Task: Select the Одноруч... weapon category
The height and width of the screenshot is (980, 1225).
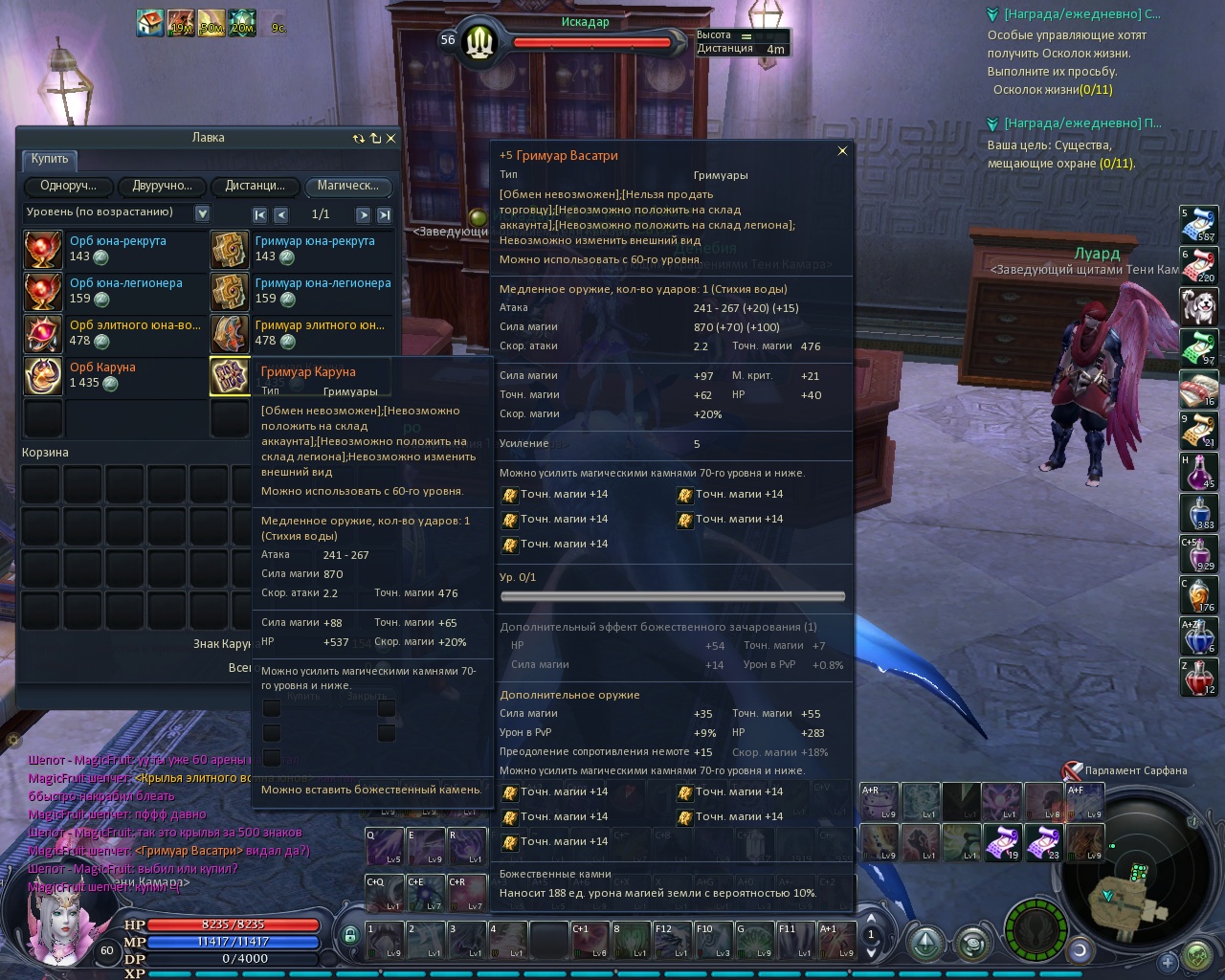Action: point(68,187)
